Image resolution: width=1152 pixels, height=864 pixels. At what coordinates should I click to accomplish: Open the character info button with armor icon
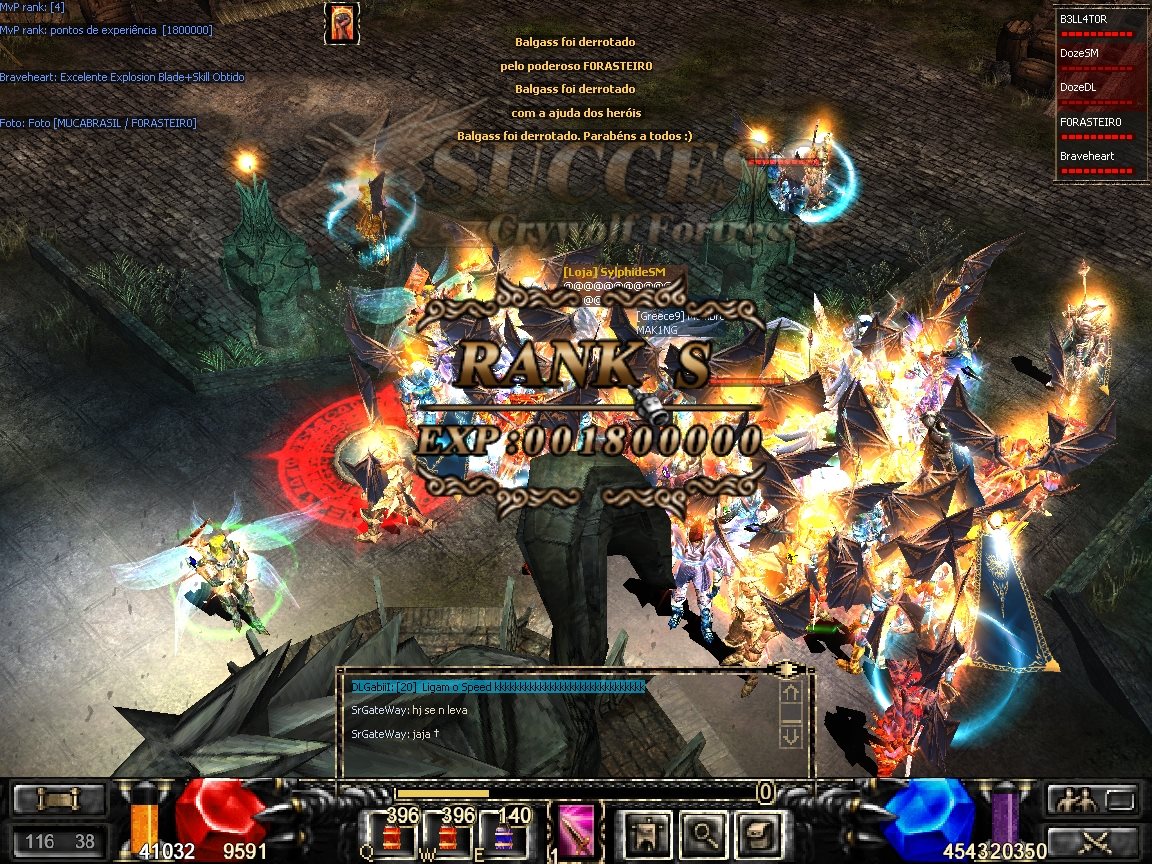click(645, 831)
